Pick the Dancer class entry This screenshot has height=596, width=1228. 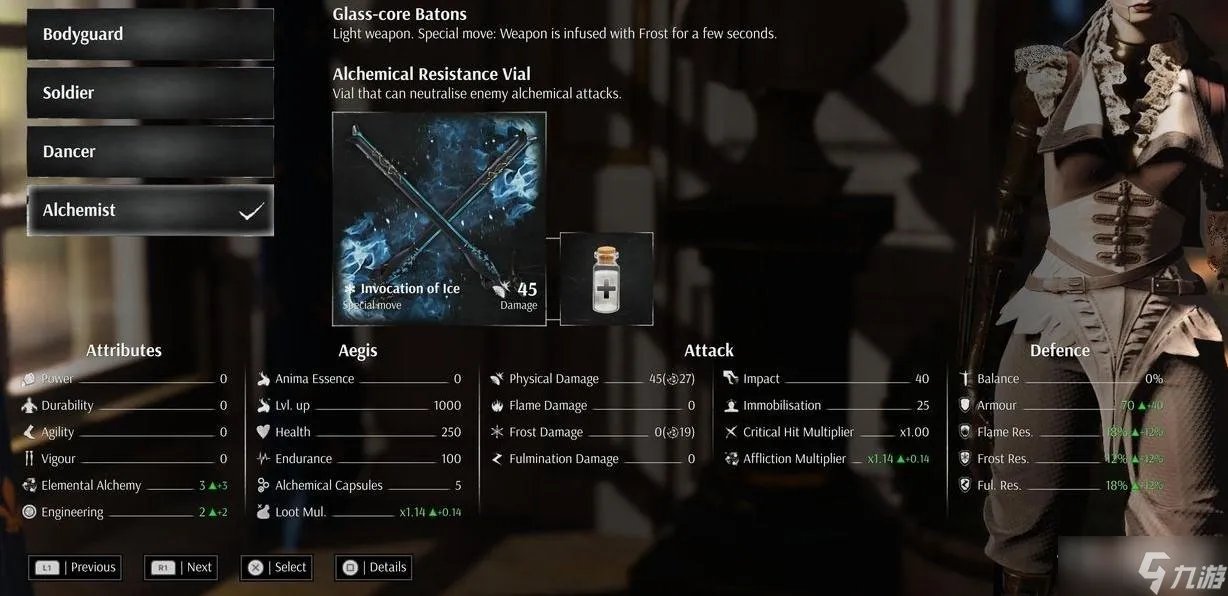(x=150, y=152)
